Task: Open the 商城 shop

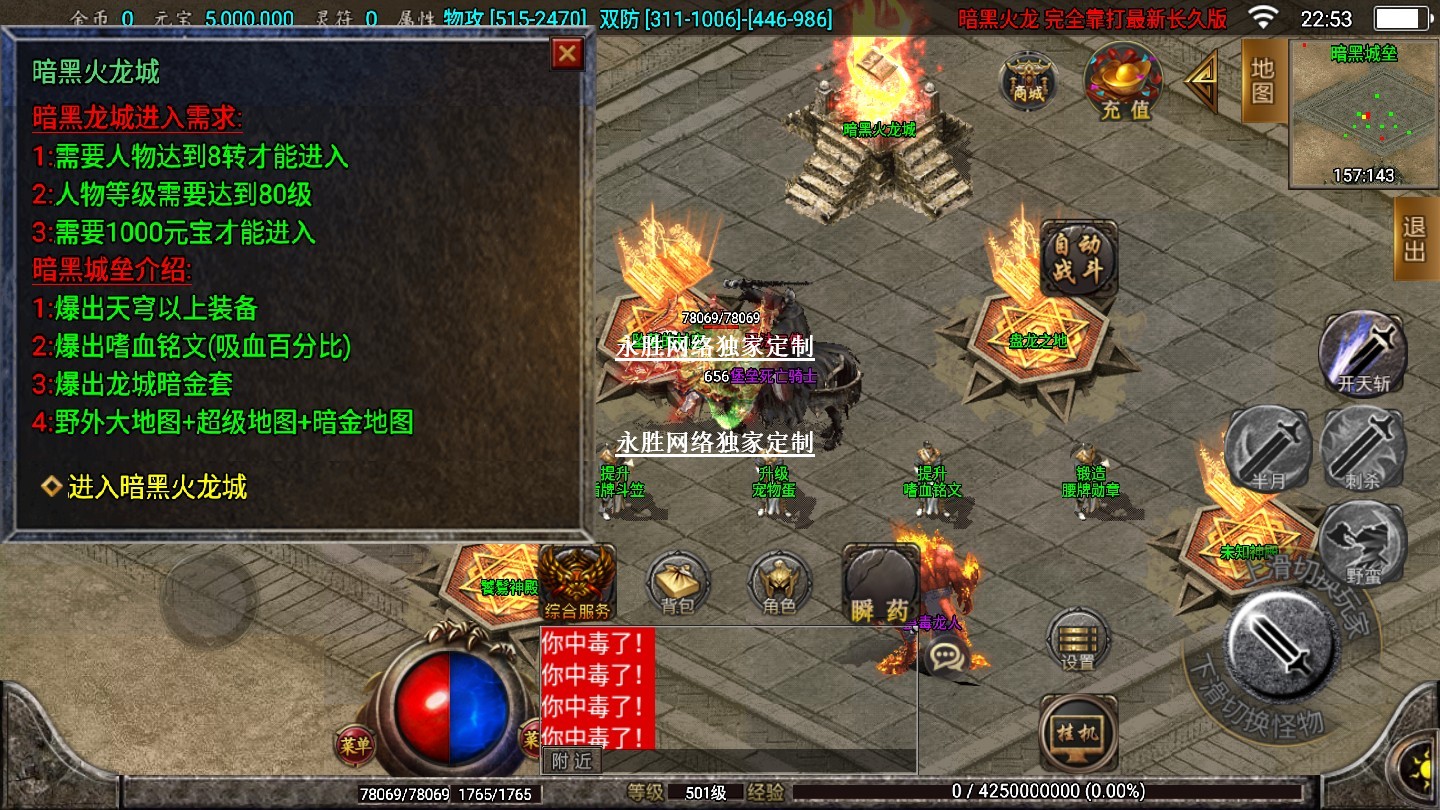Action: 1028,80
